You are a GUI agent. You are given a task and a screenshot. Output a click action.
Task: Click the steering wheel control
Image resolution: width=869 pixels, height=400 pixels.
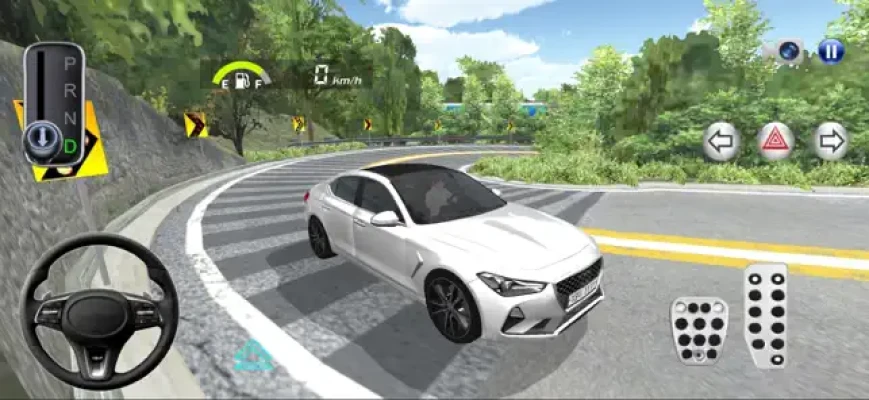point(98,311)
